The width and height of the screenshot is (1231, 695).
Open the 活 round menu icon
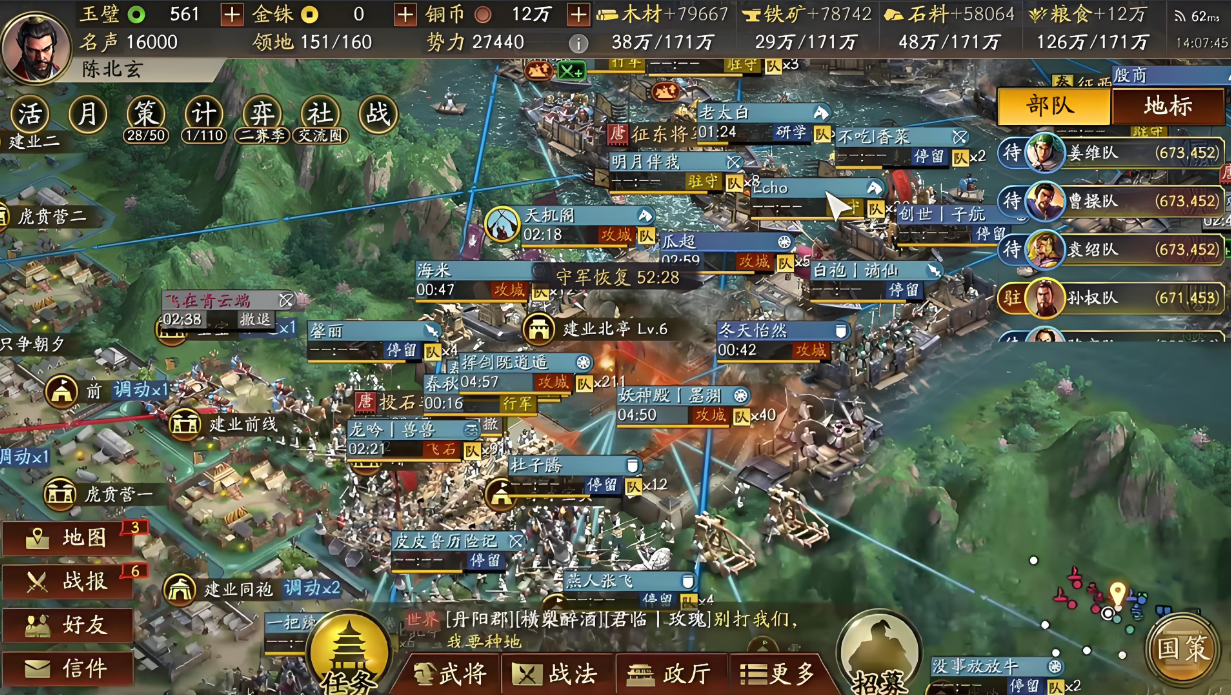coord(33,115)
